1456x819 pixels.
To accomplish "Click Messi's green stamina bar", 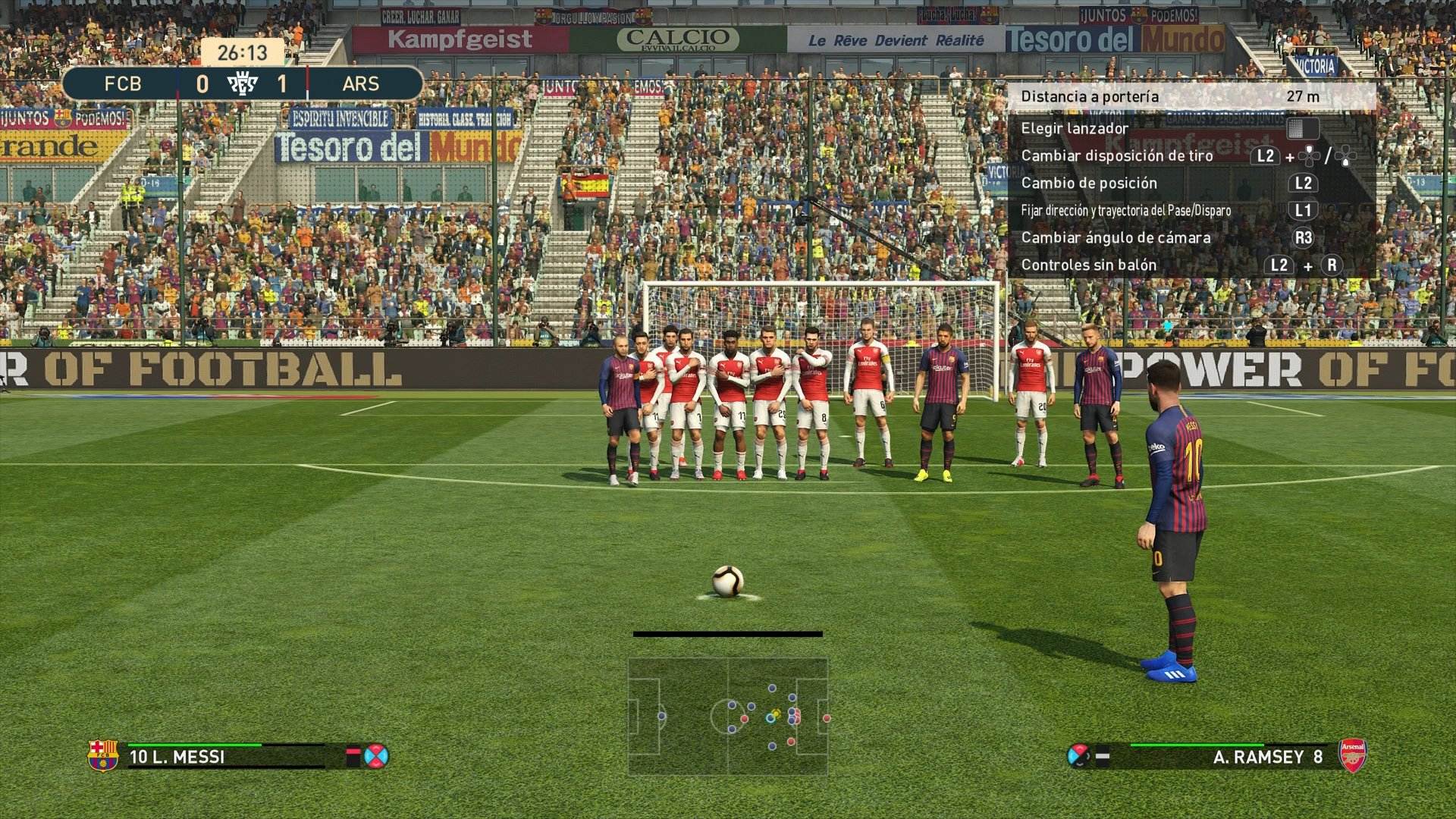I will click(x=194, y=745).
